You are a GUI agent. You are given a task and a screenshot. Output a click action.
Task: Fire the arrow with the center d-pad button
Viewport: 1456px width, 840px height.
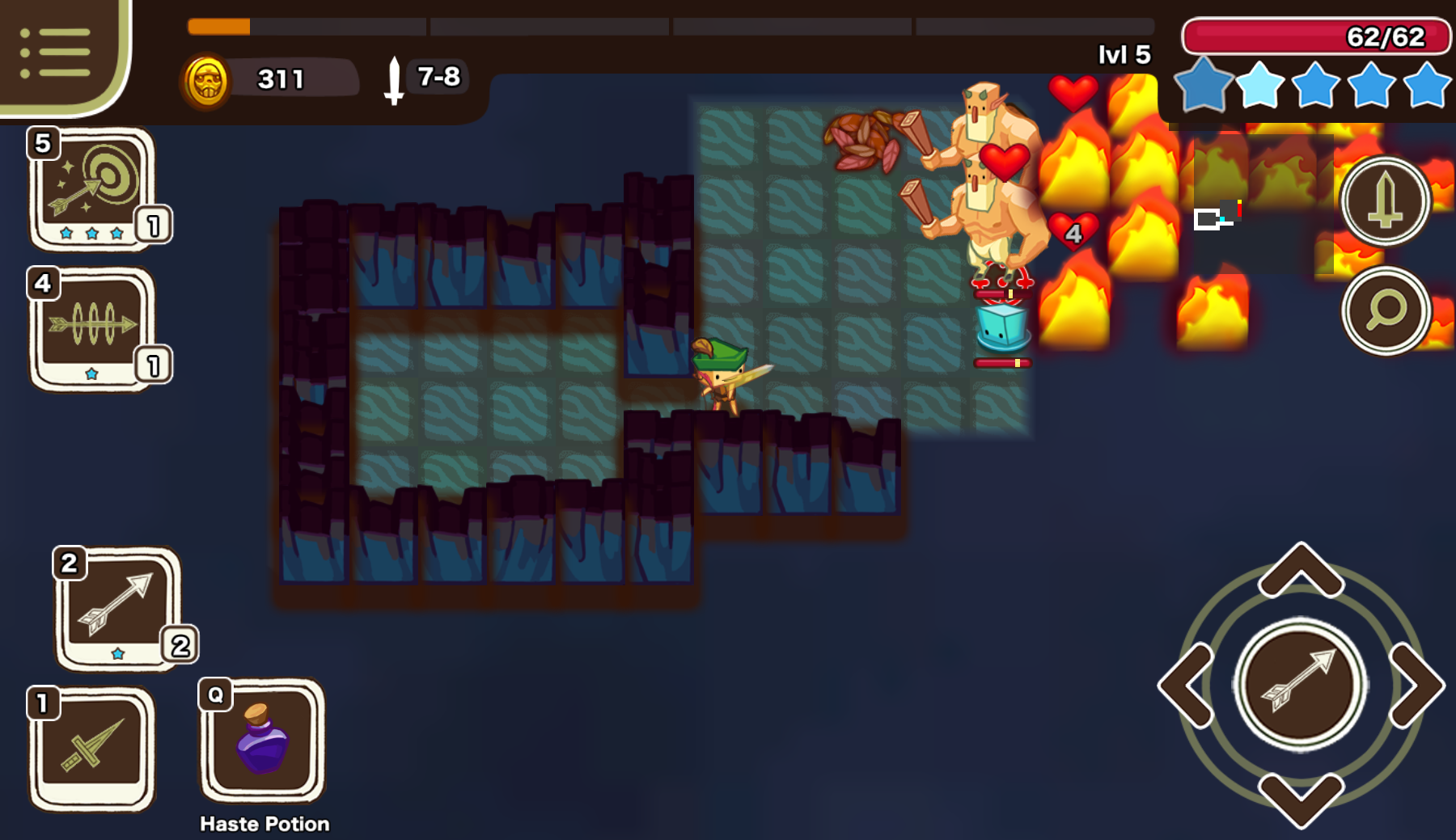(x=1301, y=685)
